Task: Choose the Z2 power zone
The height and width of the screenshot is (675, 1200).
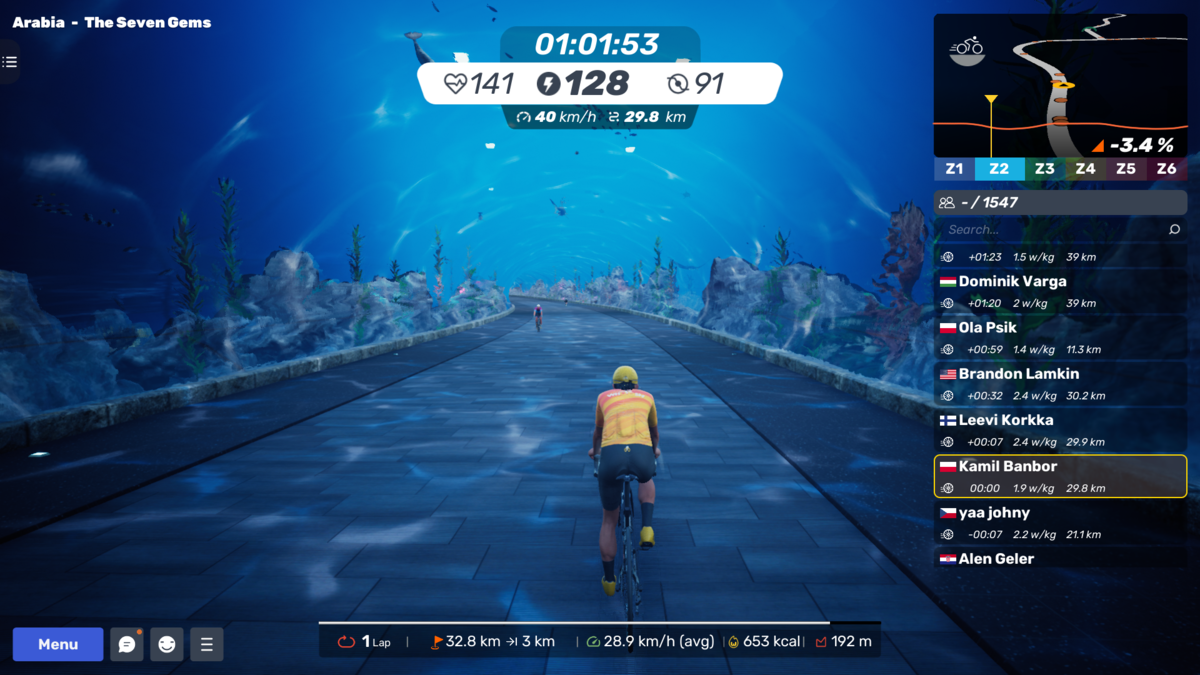Action: tap(998, 169)
